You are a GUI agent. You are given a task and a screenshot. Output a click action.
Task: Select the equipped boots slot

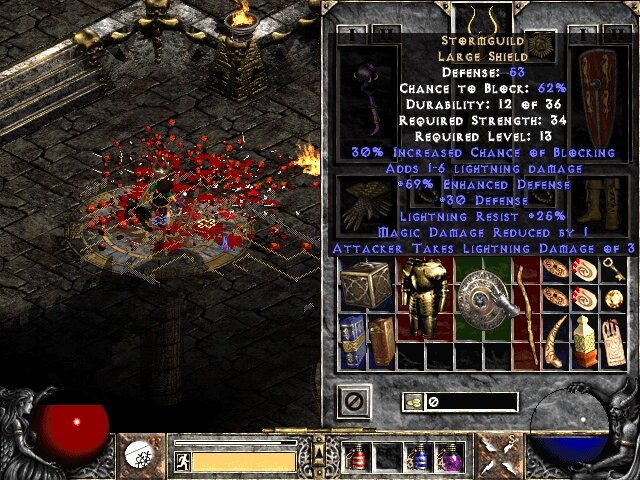pos(600,204)
